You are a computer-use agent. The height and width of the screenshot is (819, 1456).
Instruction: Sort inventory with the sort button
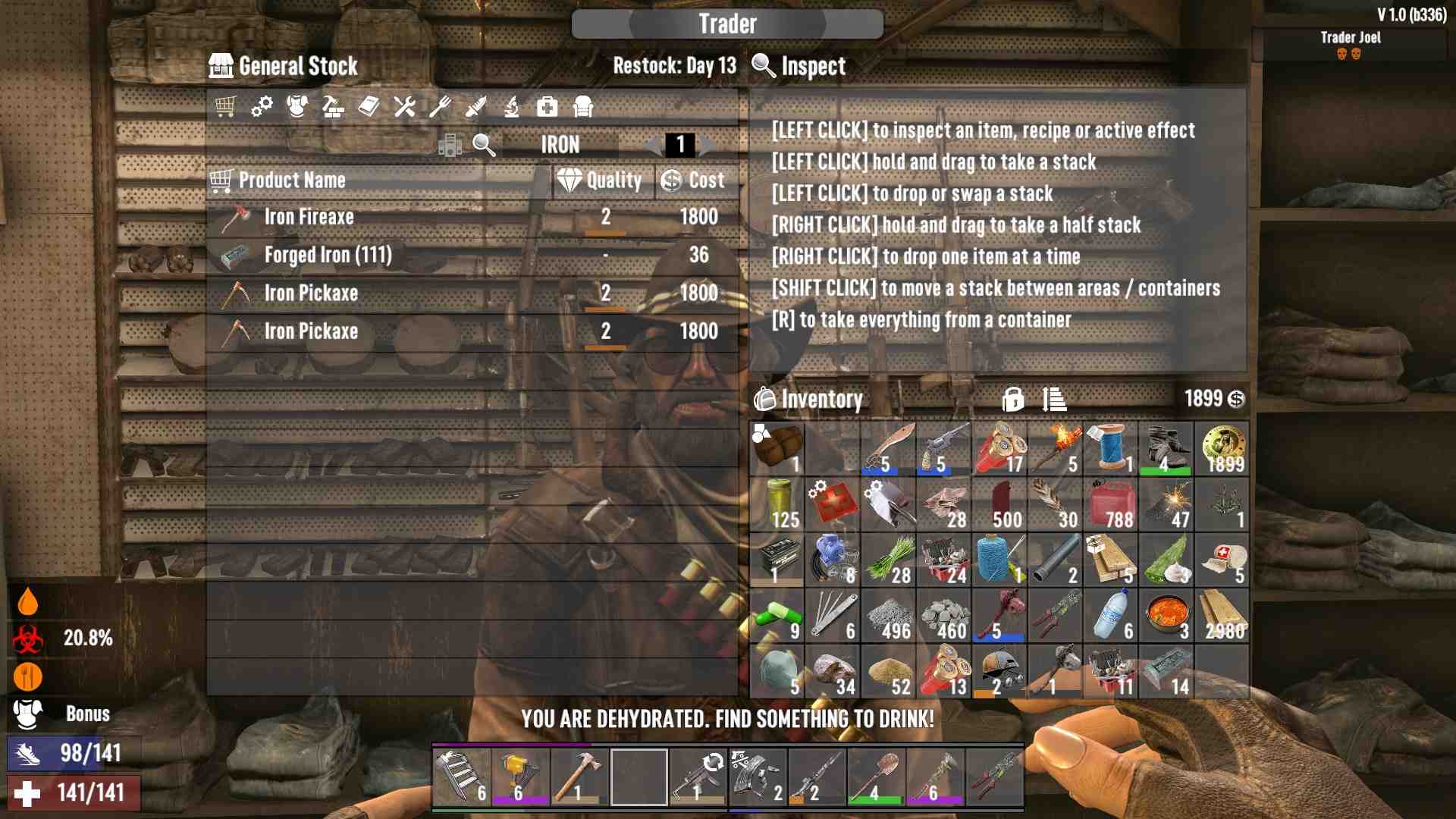coord(1054,399)
